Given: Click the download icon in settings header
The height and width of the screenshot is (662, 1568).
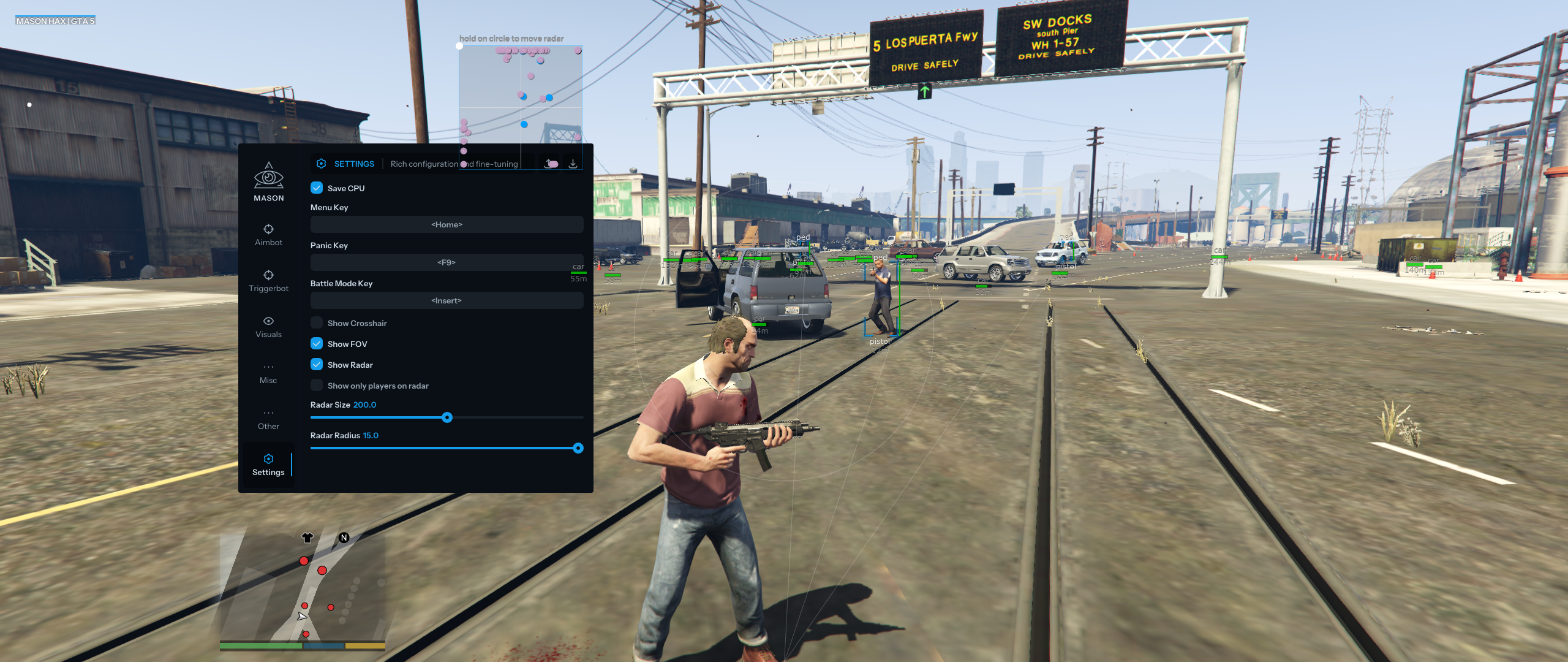Looking at the screenshot, I should [573, 164].
